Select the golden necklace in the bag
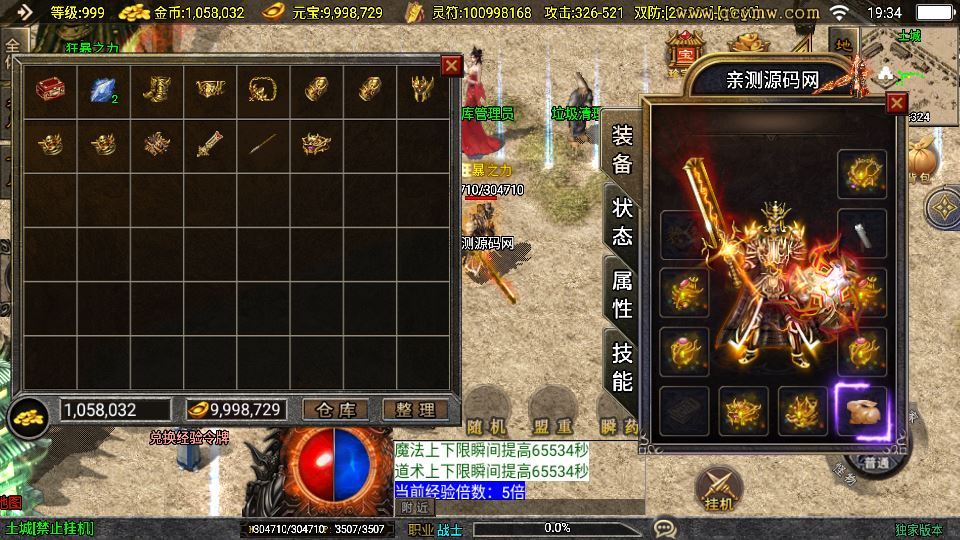 263,92
